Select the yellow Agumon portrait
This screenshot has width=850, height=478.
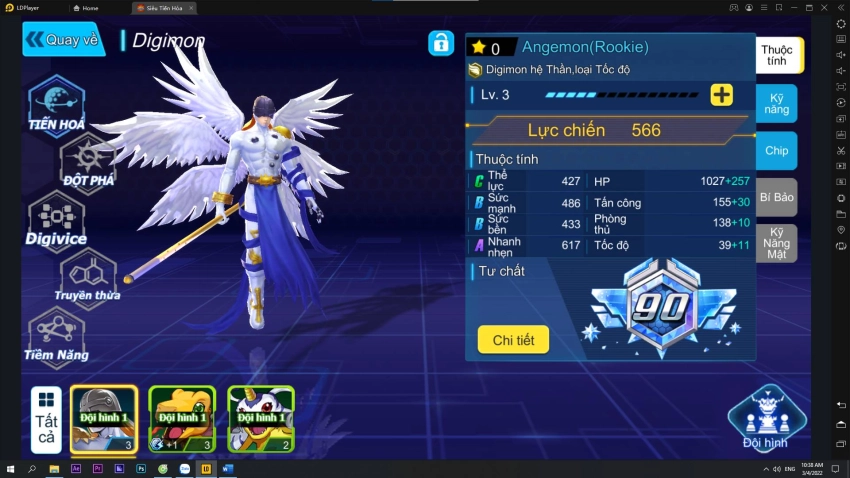tap(182, 418)
